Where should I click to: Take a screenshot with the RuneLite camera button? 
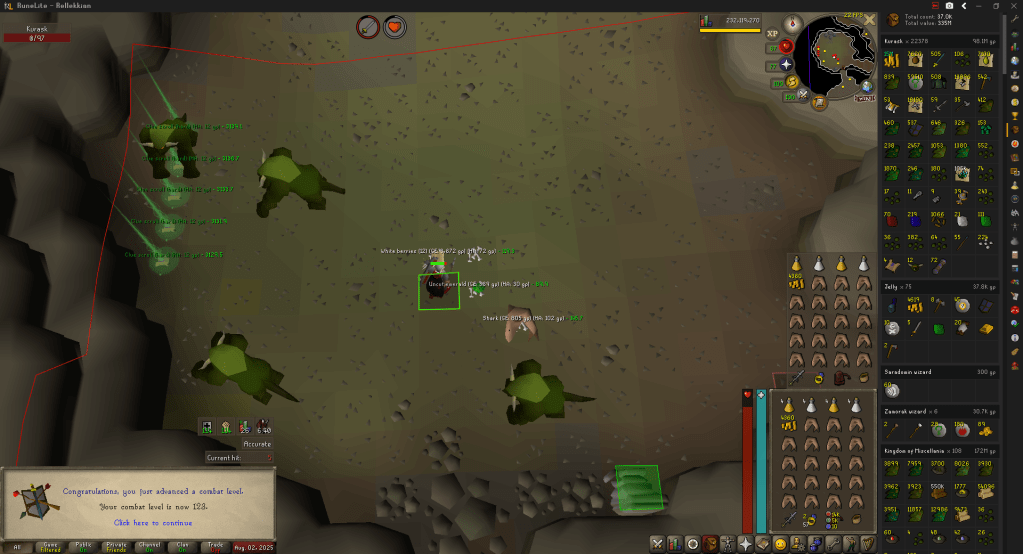click(949, 6)
